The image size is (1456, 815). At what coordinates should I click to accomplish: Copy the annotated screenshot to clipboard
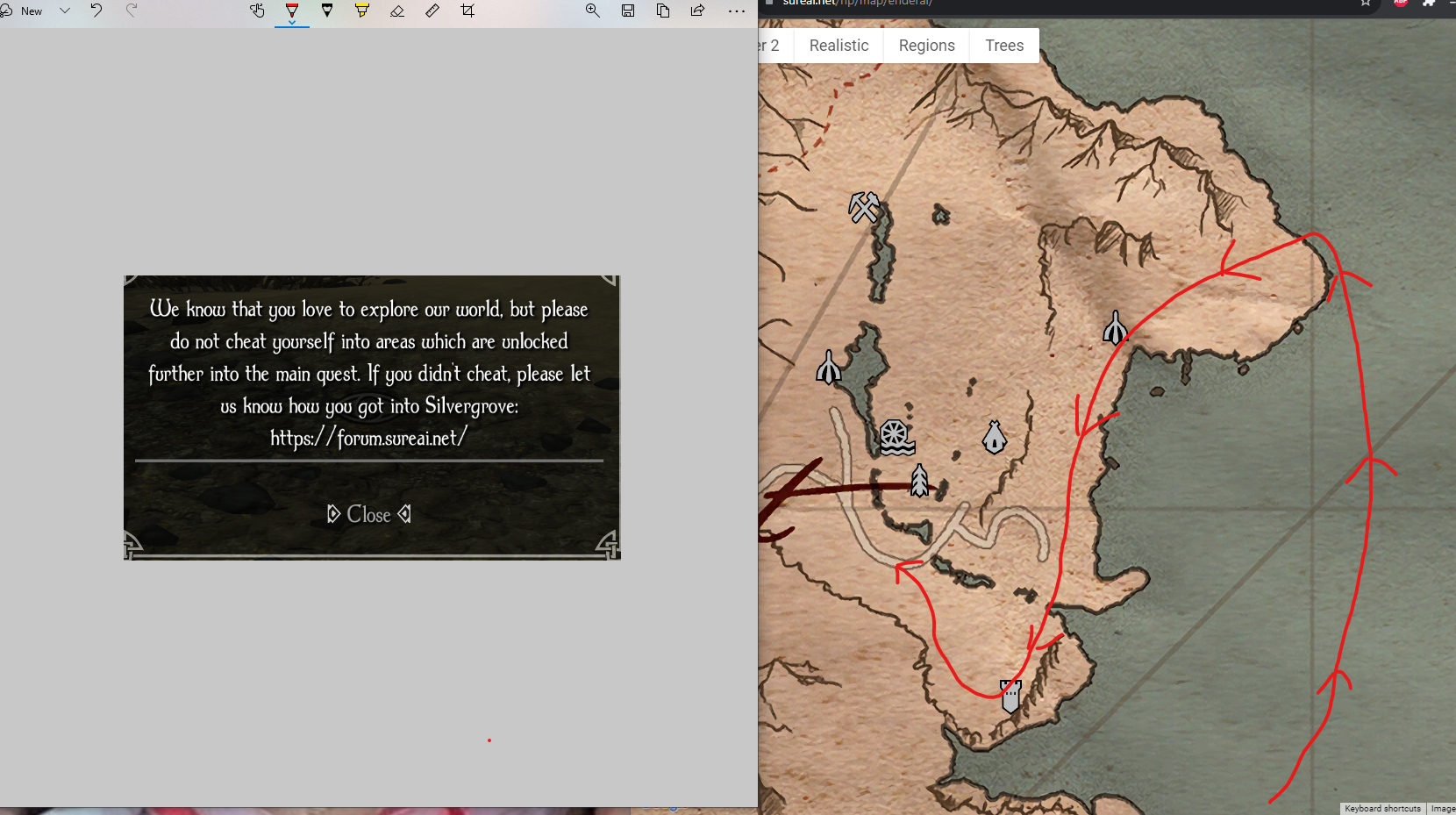[663, 11]
